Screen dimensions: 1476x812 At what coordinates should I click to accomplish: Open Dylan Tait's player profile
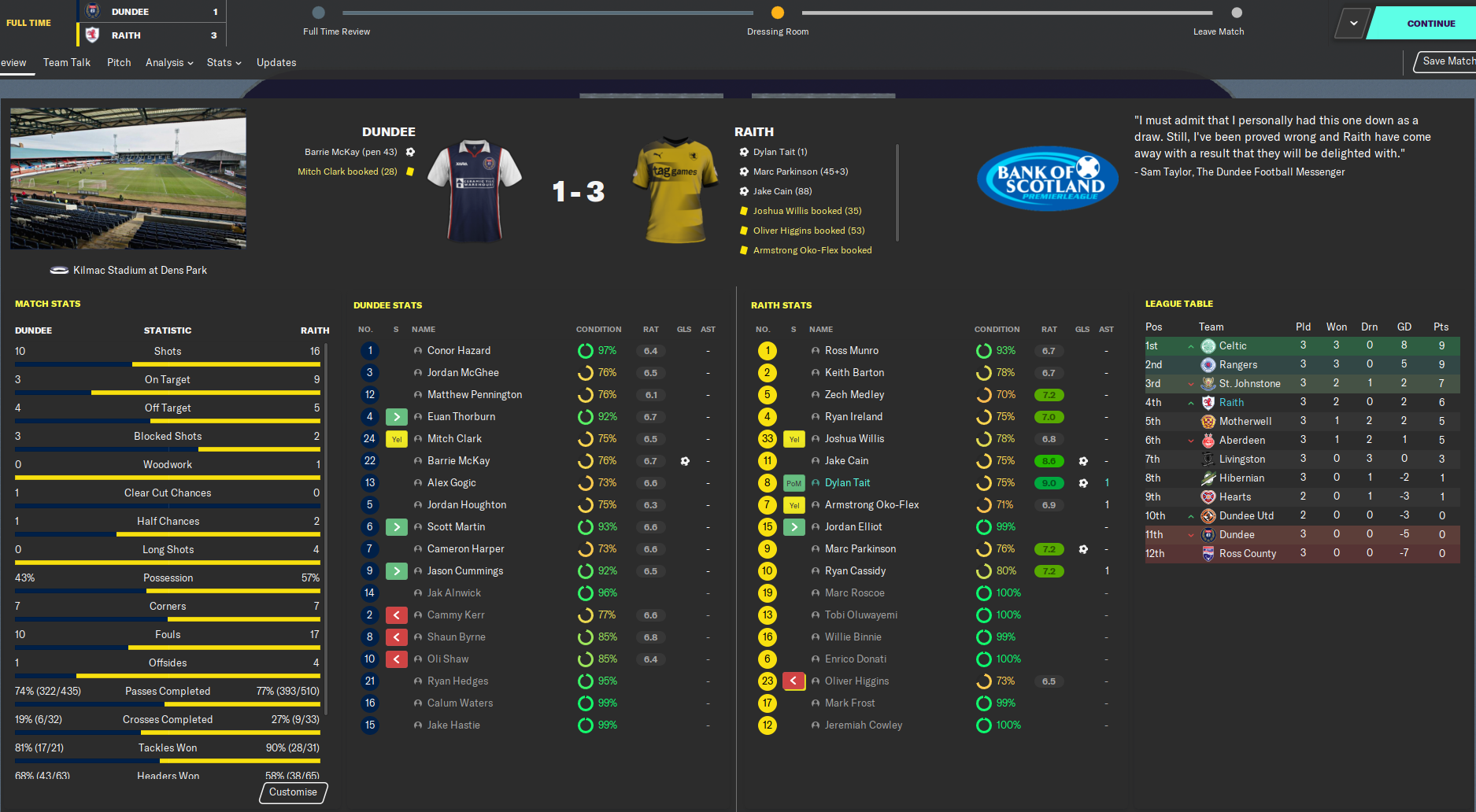tap(847, 483)
